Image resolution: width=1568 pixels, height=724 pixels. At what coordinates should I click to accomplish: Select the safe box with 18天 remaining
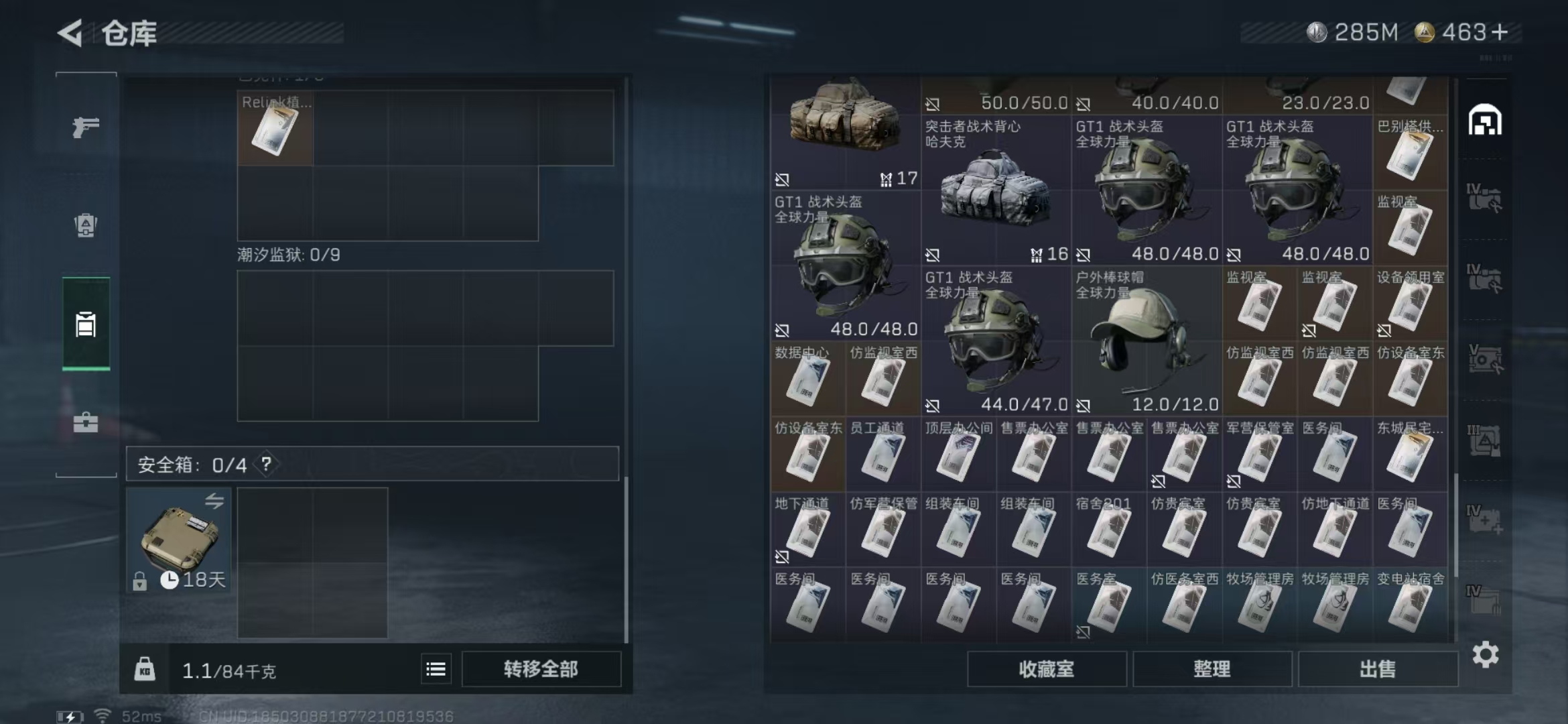pos(178,540)
